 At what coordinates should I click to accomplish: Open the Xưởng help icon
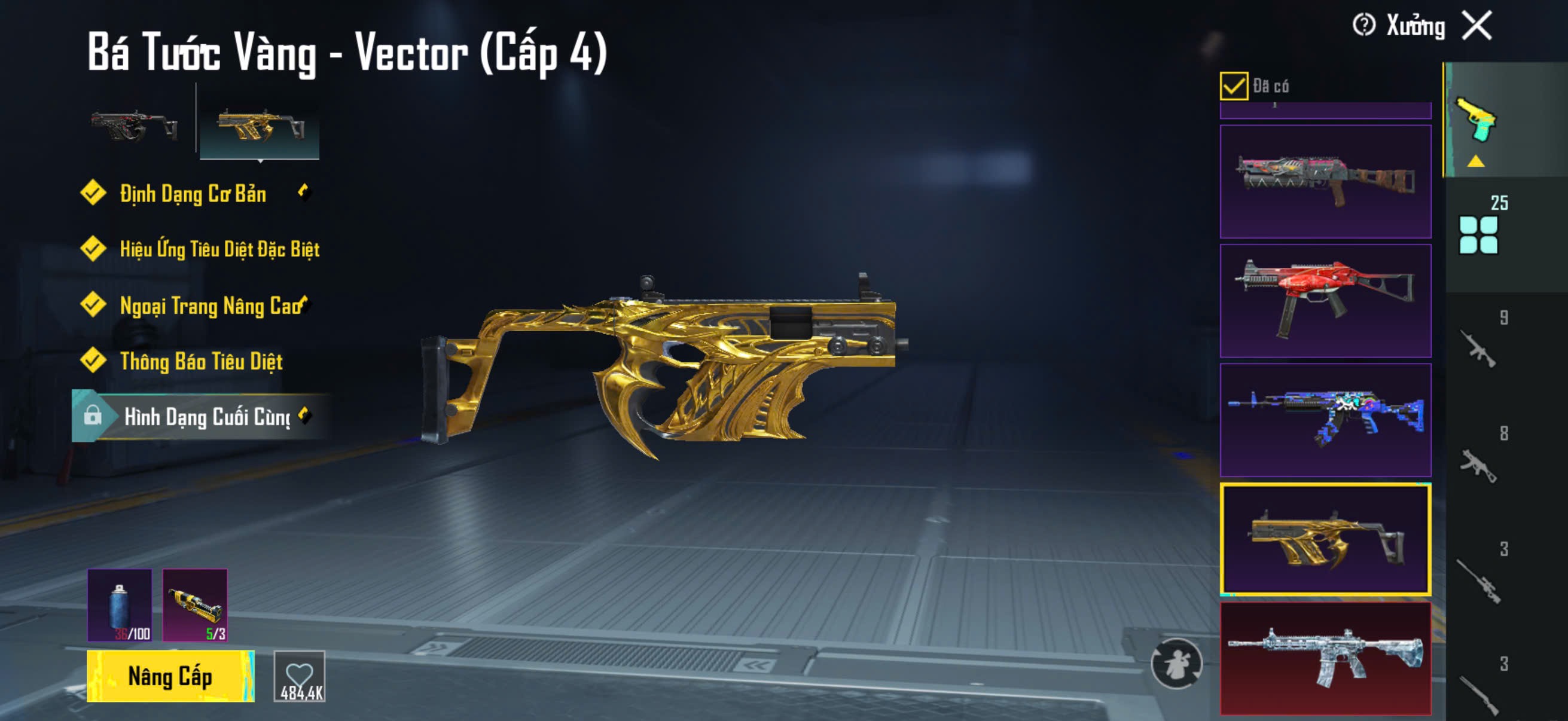pyautogui.click(x=1363, y=26)
